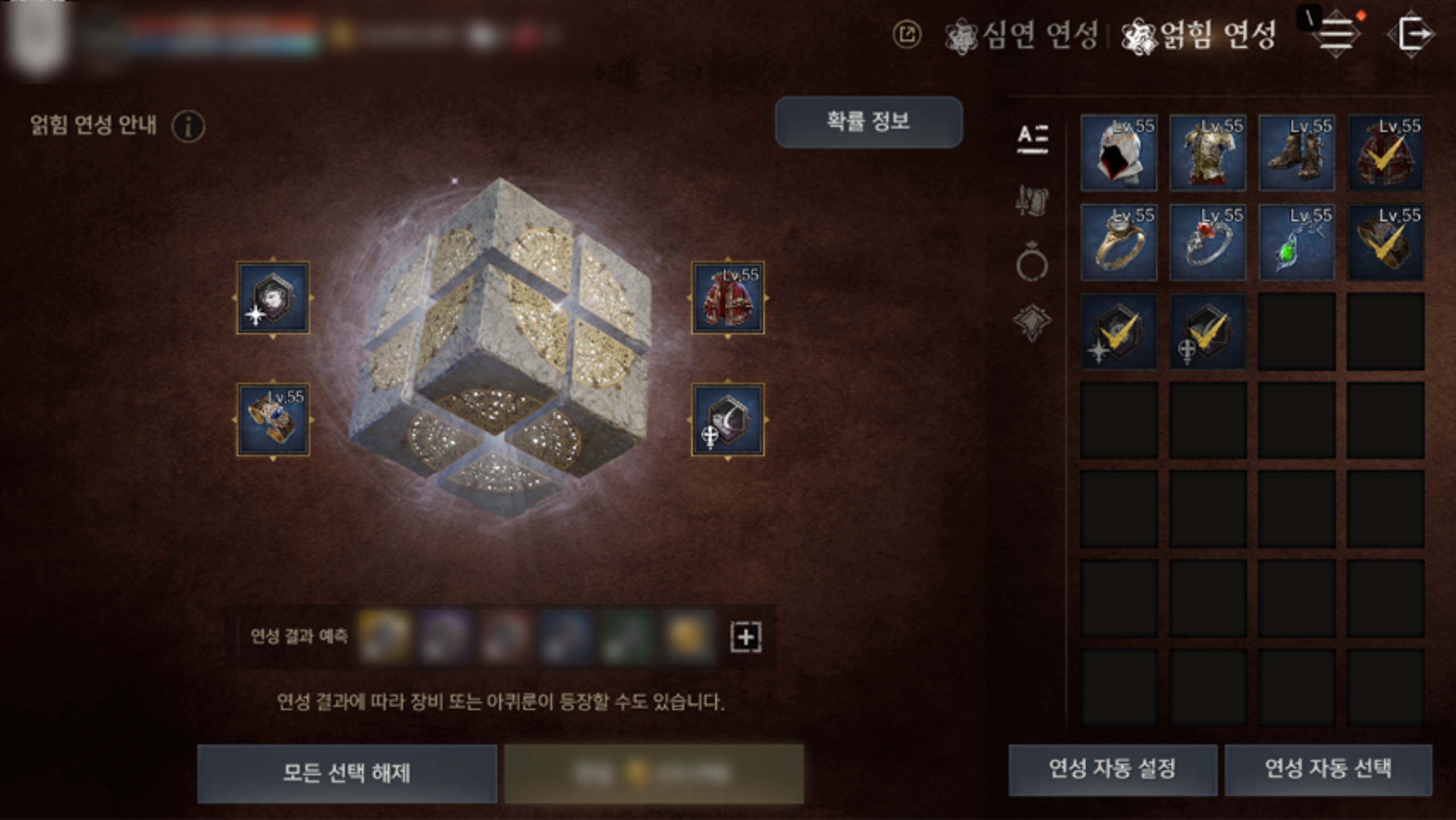Select the golden chest armor item
The width and height of the screenshot is (1456, 820).
point(1207,152)
